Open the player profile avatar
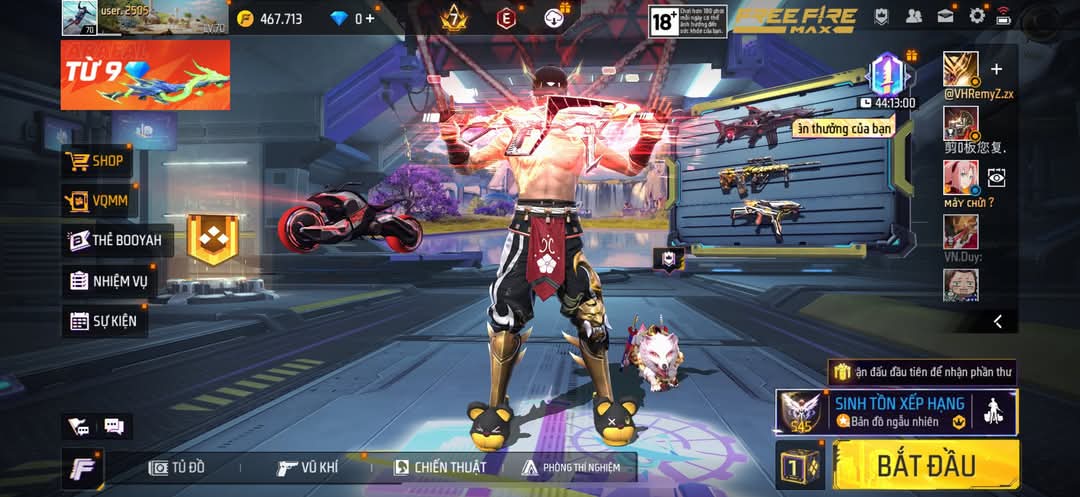 pos(79,17)
